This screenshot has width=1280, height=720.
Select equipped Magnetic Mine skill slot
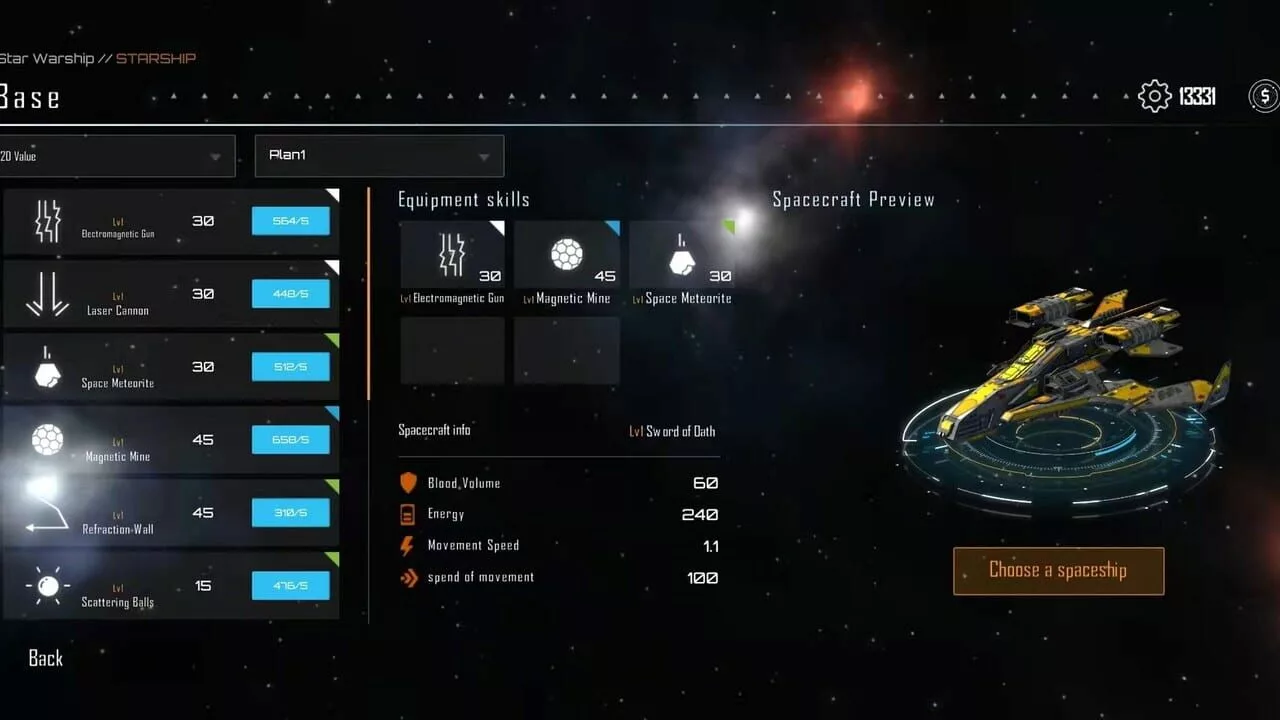pos(567,255)
